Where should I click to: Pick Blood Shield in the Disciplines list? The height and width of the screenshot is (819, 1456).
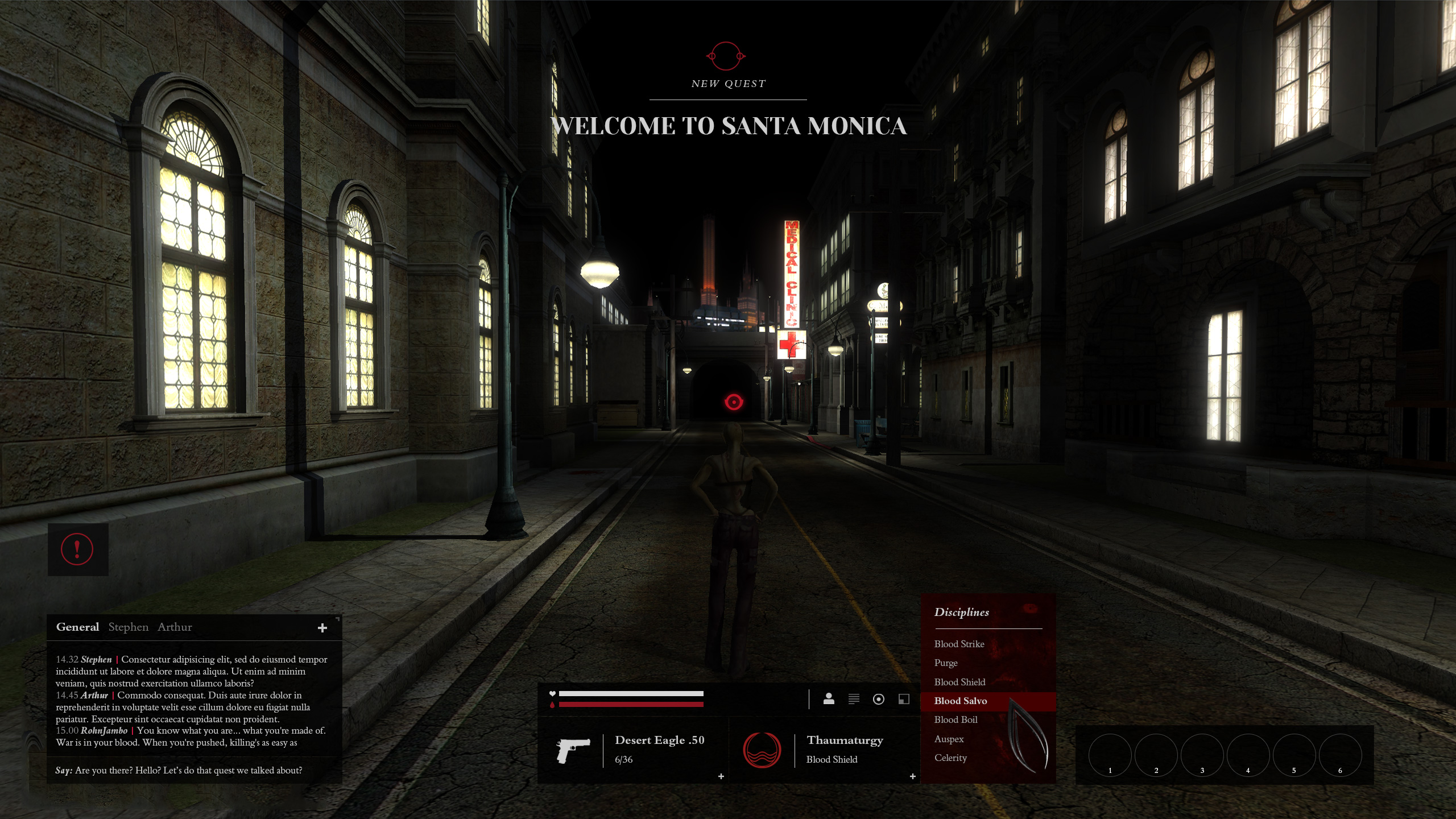[959, 682]
